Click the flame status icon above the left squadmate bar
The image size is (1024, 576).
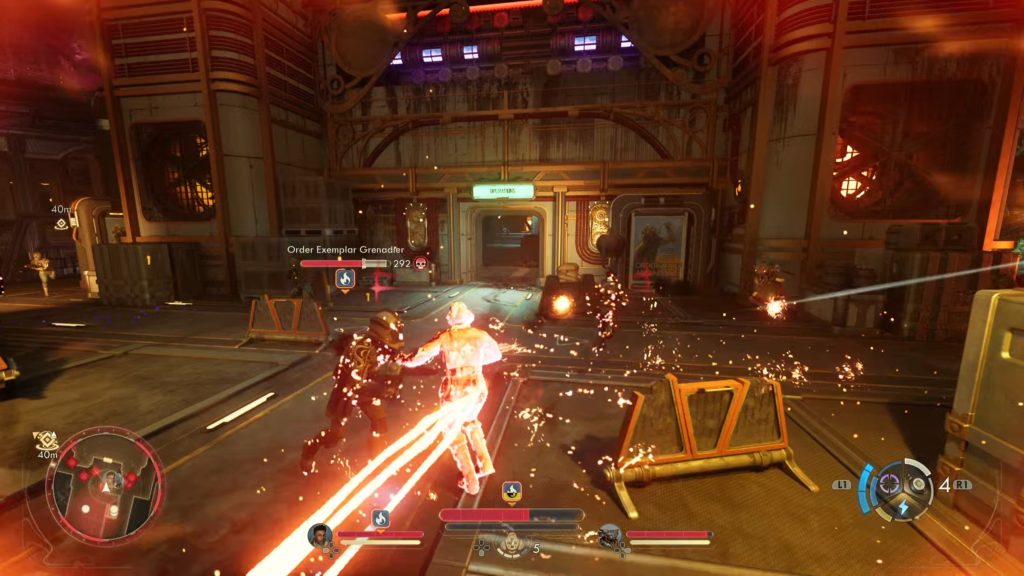(380, 518)
